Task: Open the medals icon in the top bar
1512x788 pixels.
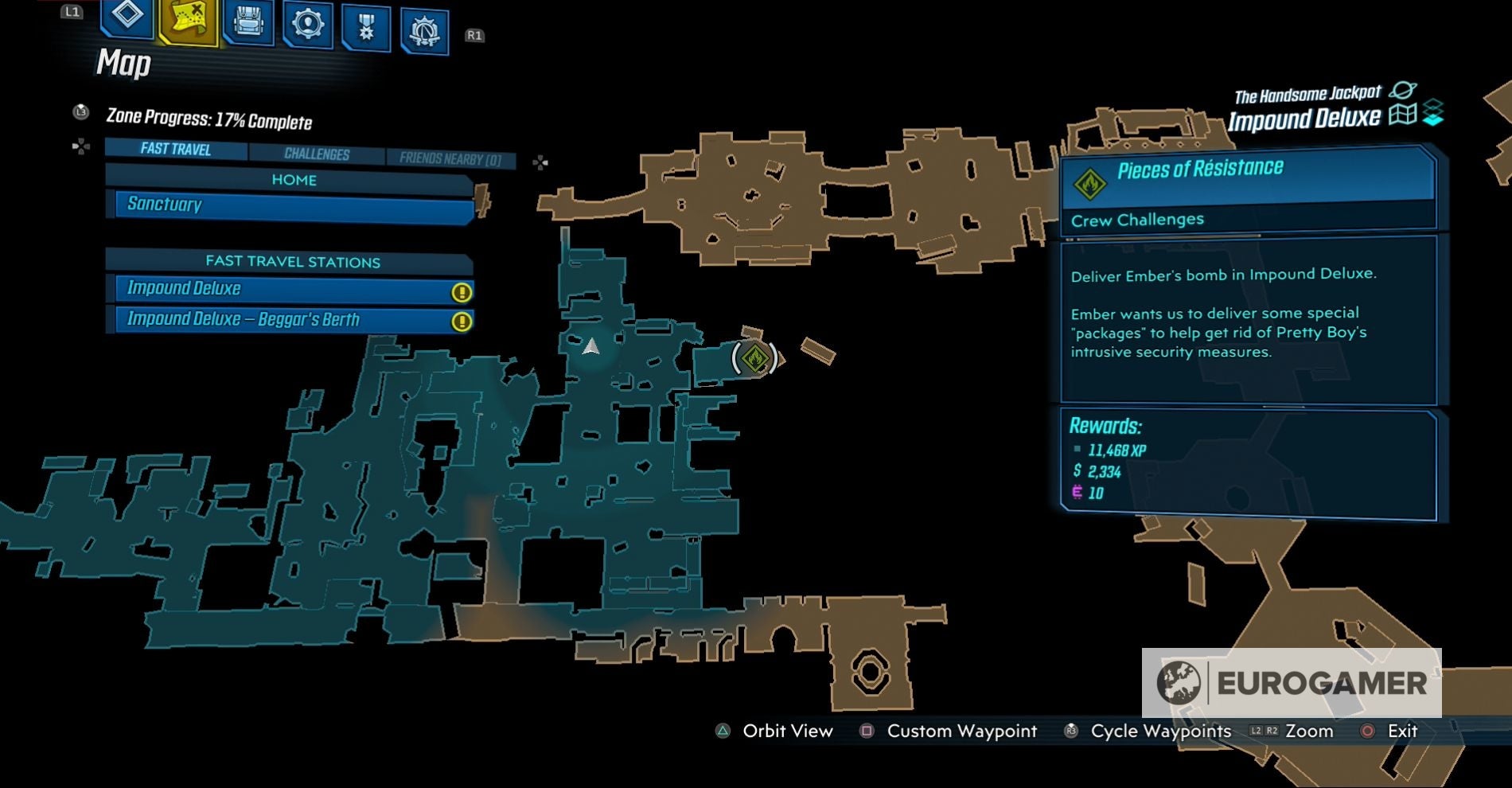Action: [365, 24]
